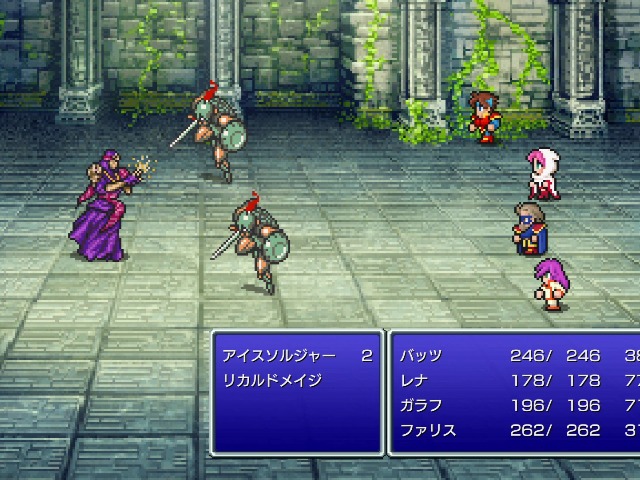Pick レナ in the party list

coord(416,381)
